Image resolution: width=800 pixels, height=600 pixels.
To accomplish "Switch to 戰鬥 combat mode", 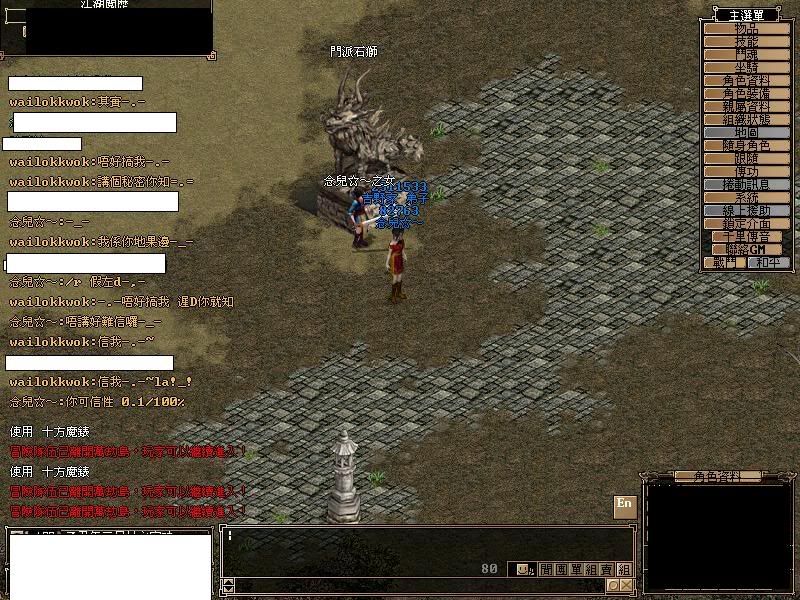I will tap(724, 262).
